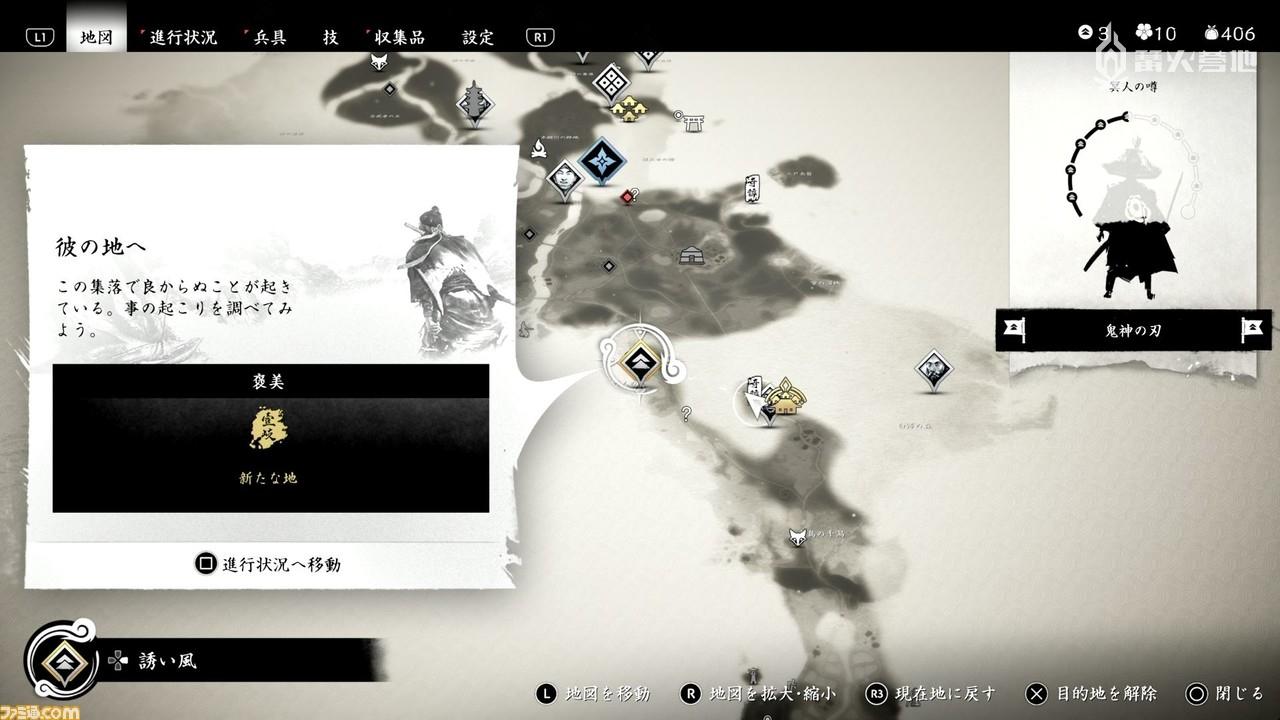Image resolution: width=1280 pixels, height=720 pixels.
Task: Open the 鬼神の刃 tracked quest banner
Action: pos(1133,330)
